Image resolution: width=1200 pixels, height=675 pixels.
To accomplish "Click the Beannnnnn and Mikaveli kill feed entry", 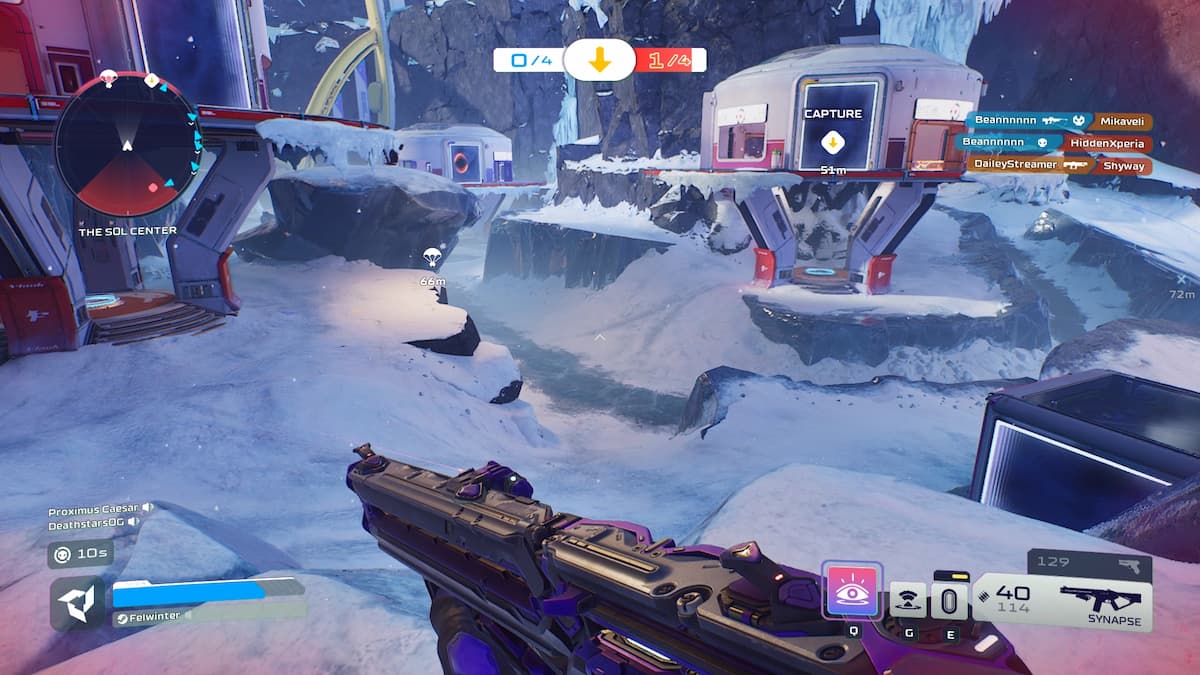I will [x=1058, y=121].
